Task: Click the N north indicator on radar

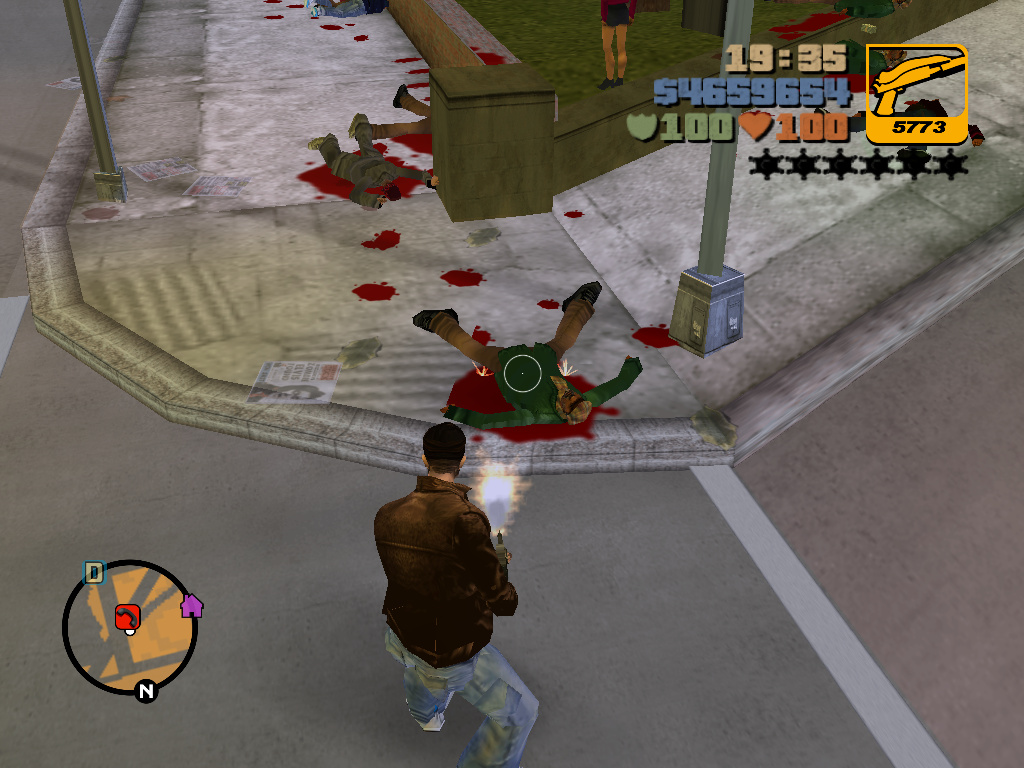Action: point(146,690)
